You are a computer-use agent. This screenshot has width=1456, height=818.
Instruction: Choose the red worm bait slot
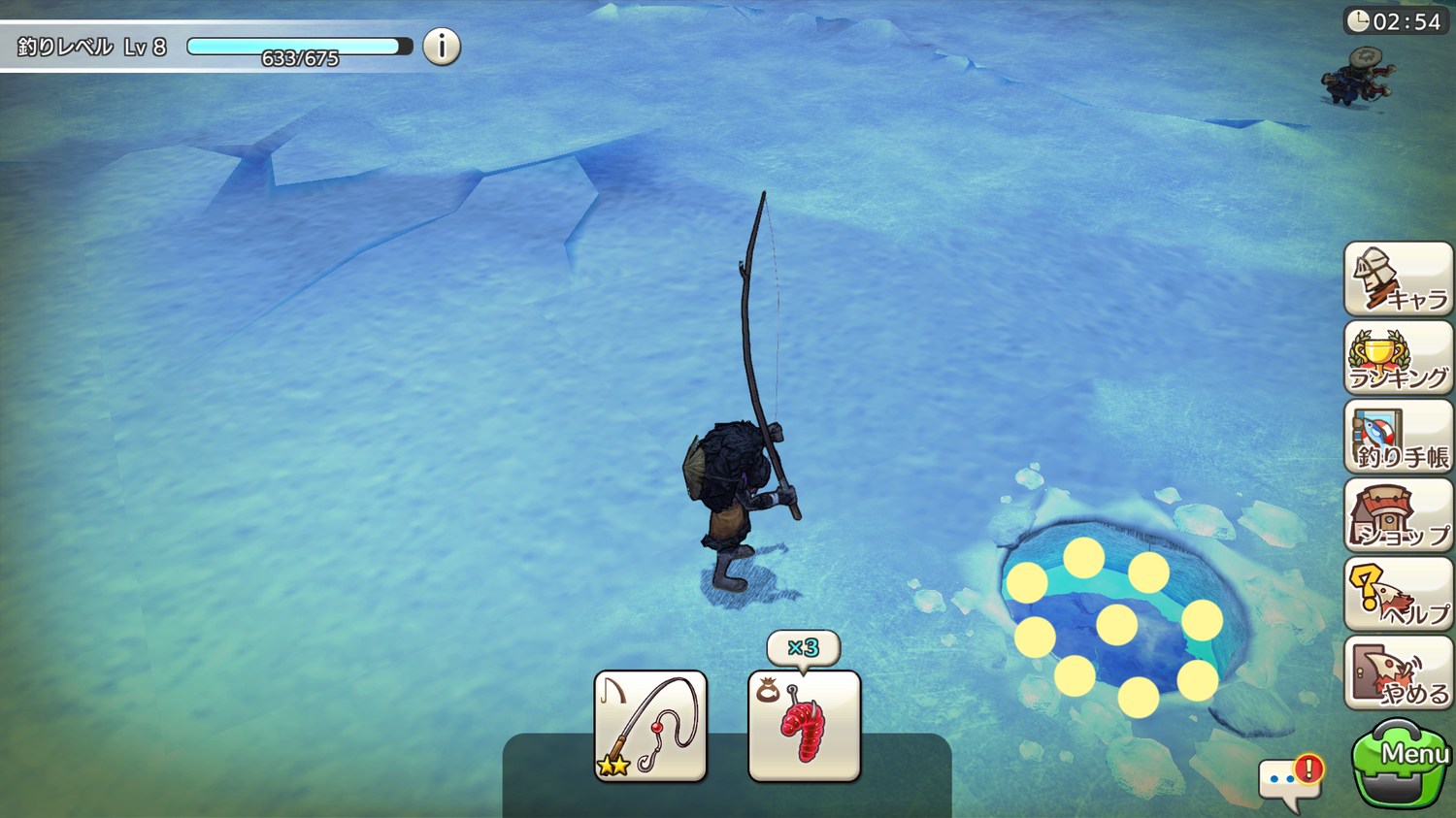[x=804, y=726]
